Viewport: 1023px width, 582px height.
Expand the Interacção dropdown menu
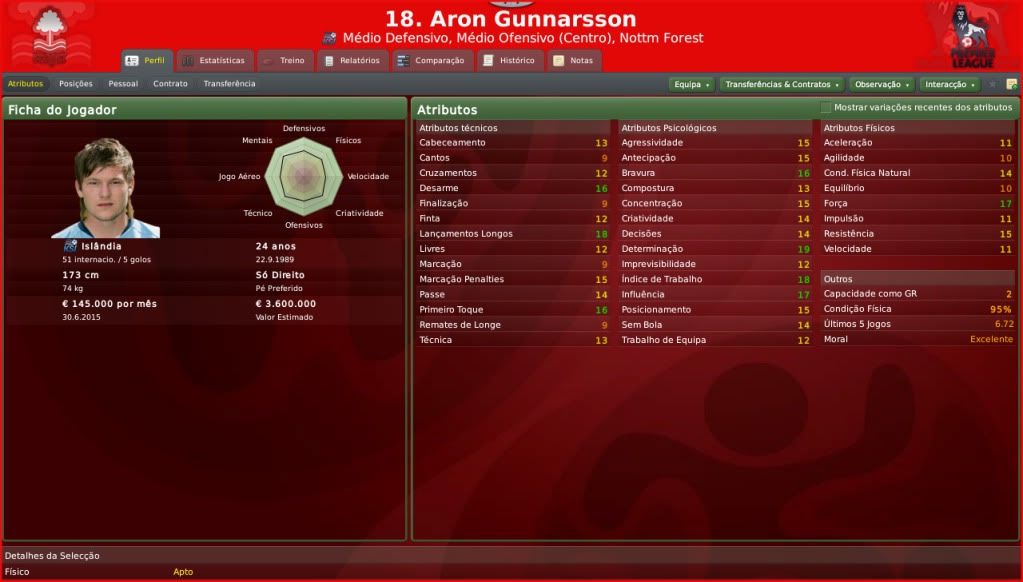click(x=949, y=85)
